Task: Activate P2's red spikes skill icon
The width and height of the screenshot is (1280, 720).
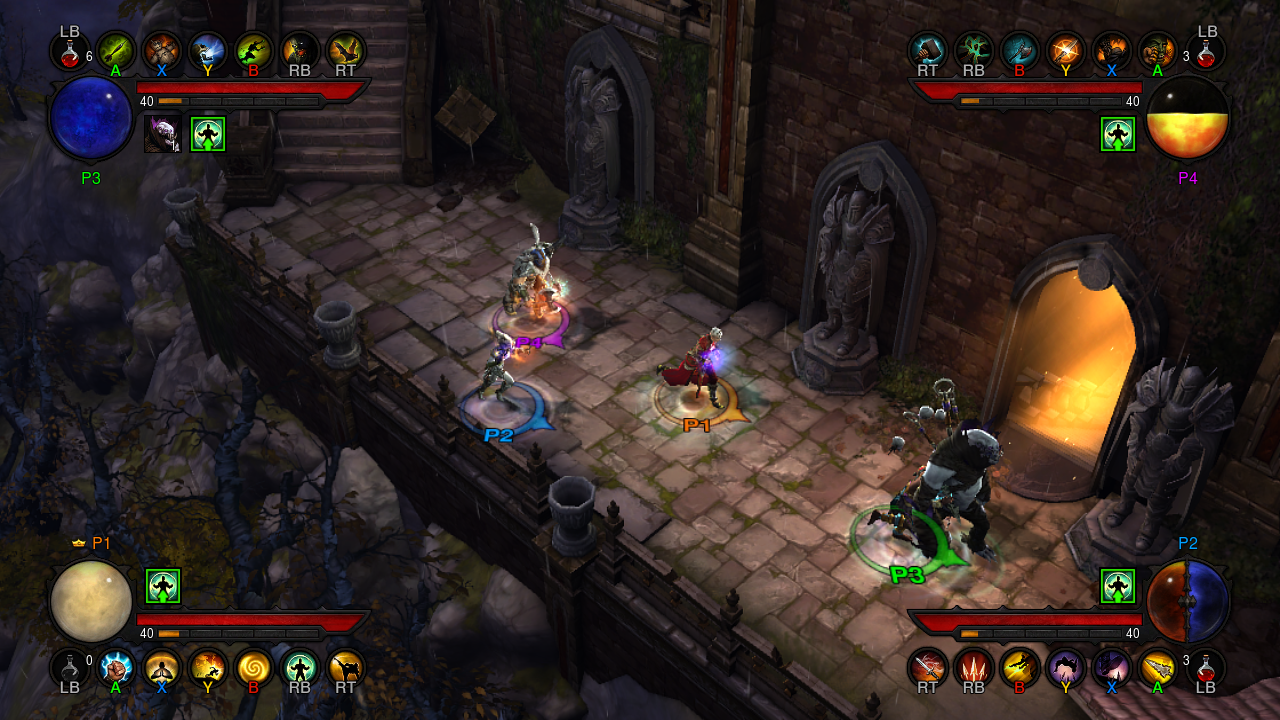Action: [x=973, y=668]
